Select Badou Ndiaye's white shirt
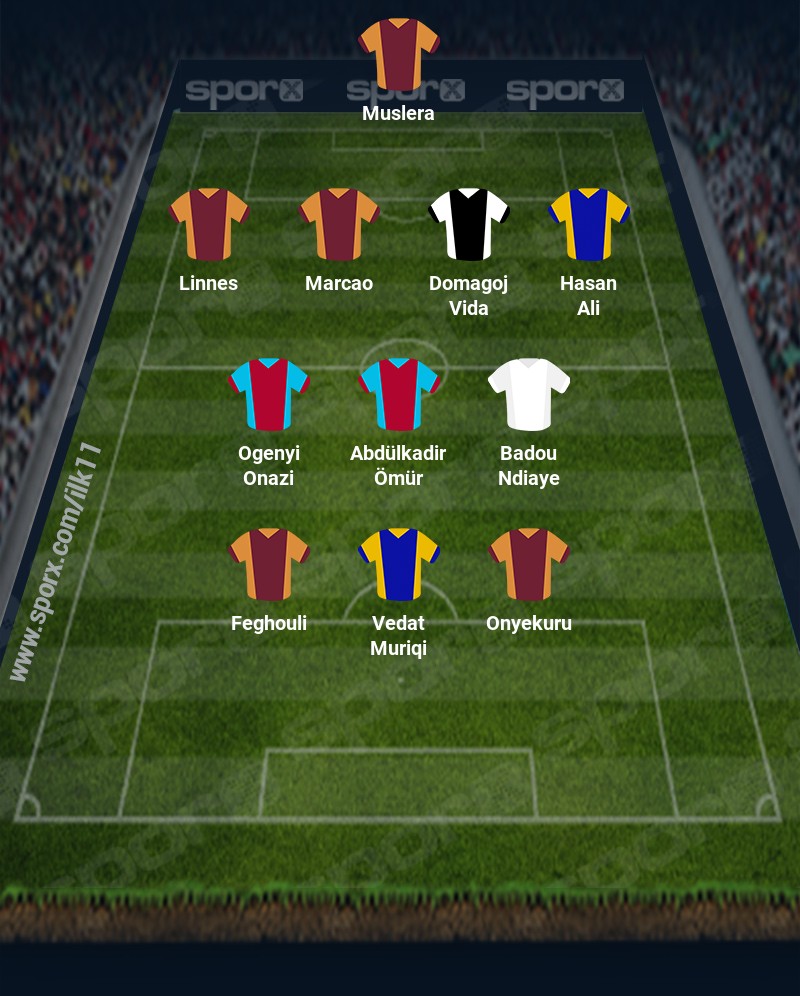 [x=529, y=394]
